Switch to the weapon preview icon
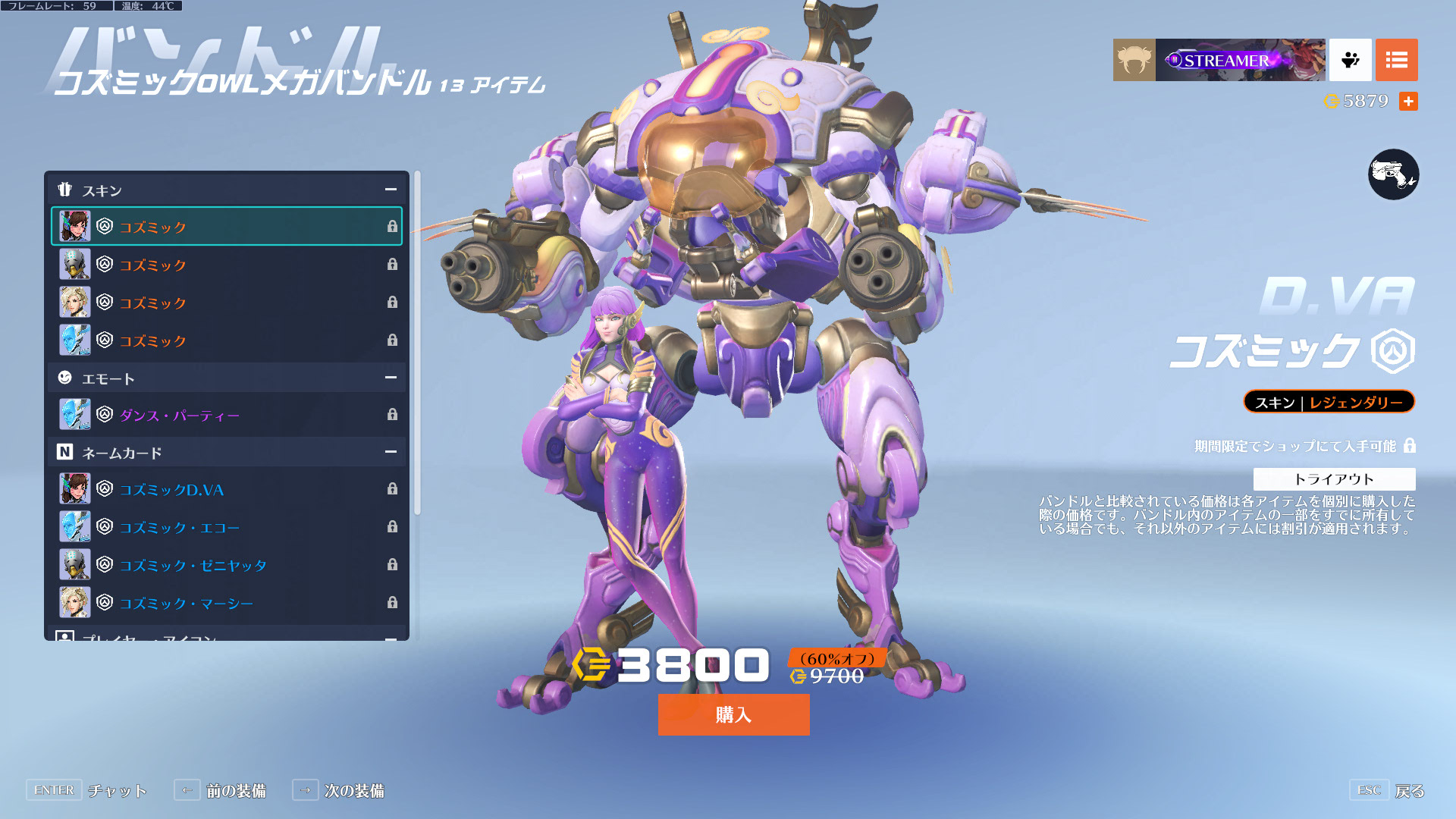Viewport: 1456px width, 819px height. [x=1393, y=174]
